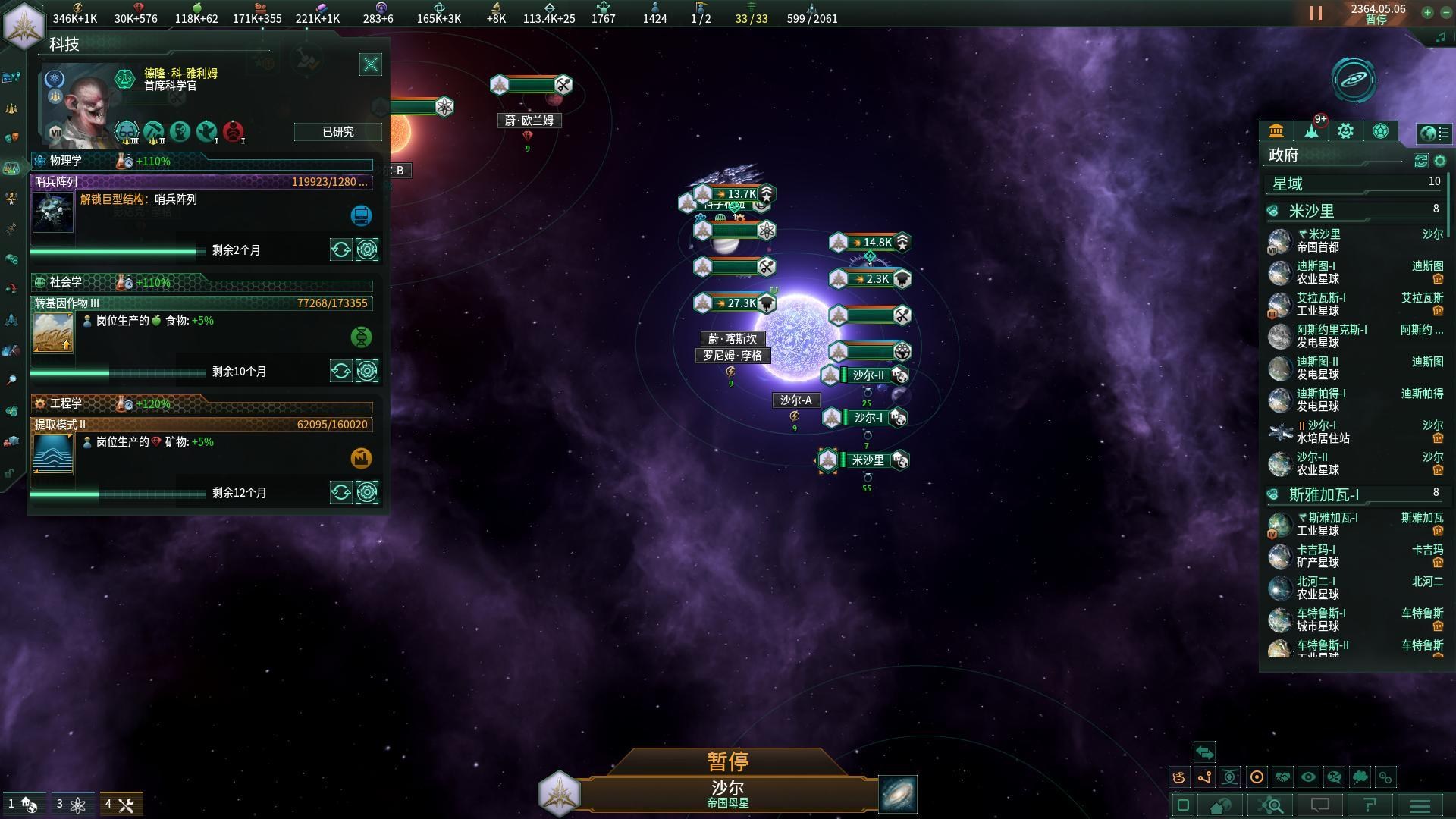This screenshot has width=1456, height=819.
Task: Open the 已研究 researched technologies list
Action: pyautogui.click(x=337, y=132)
